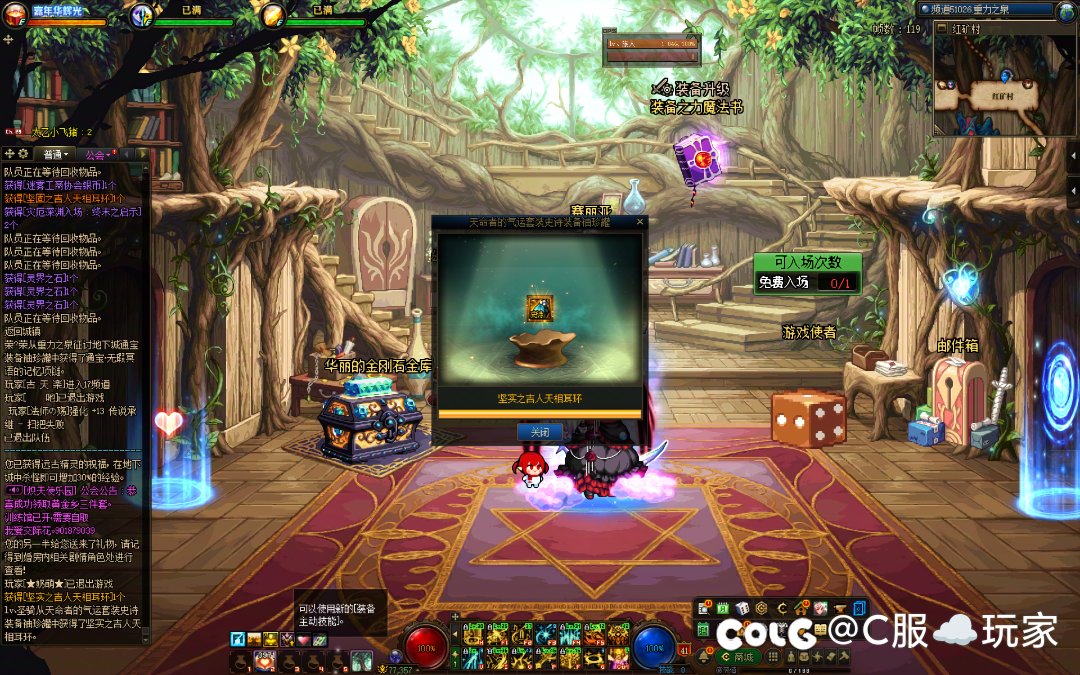Use the heart potion quick slot
Image resolution: width=1080 pixels, height=675 pixels.
coord(265,660)
